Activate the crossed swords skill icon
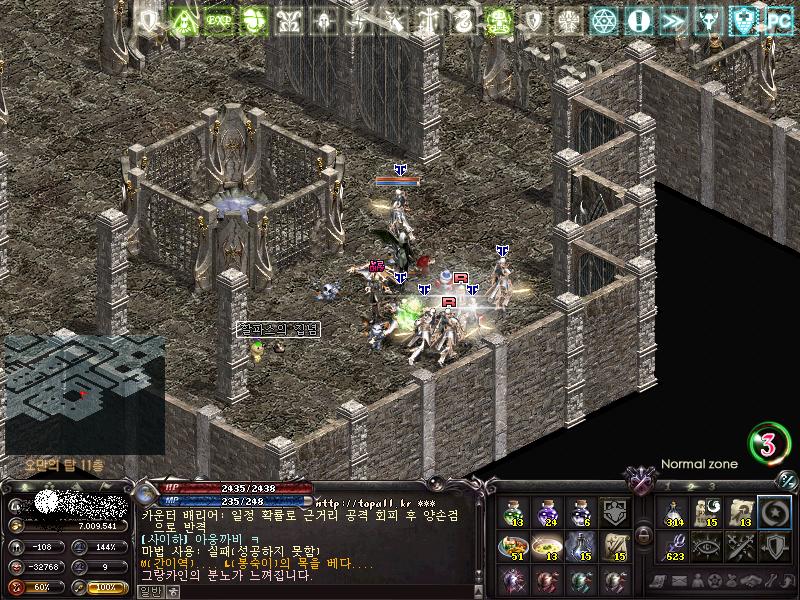 (740, 546)
